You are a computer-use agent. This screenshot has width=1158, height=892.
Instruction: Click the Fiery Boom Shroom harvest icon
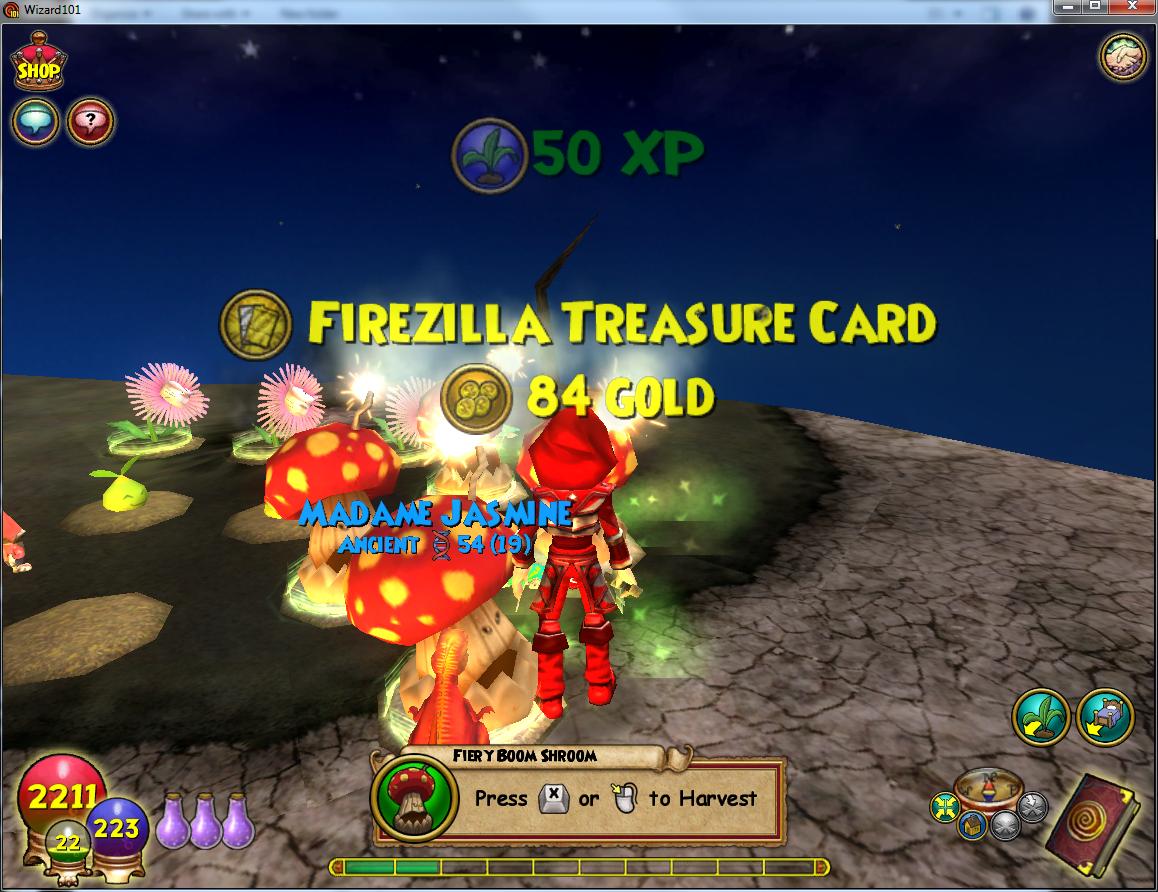(408, 798)
